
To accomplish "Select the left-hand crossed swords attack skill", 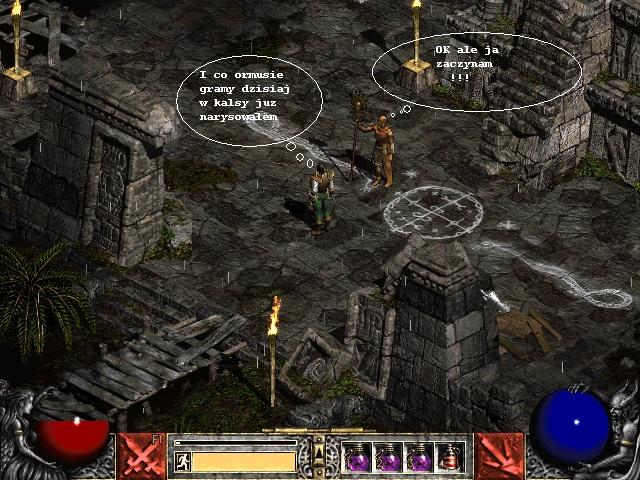I will tap(139, 455).
